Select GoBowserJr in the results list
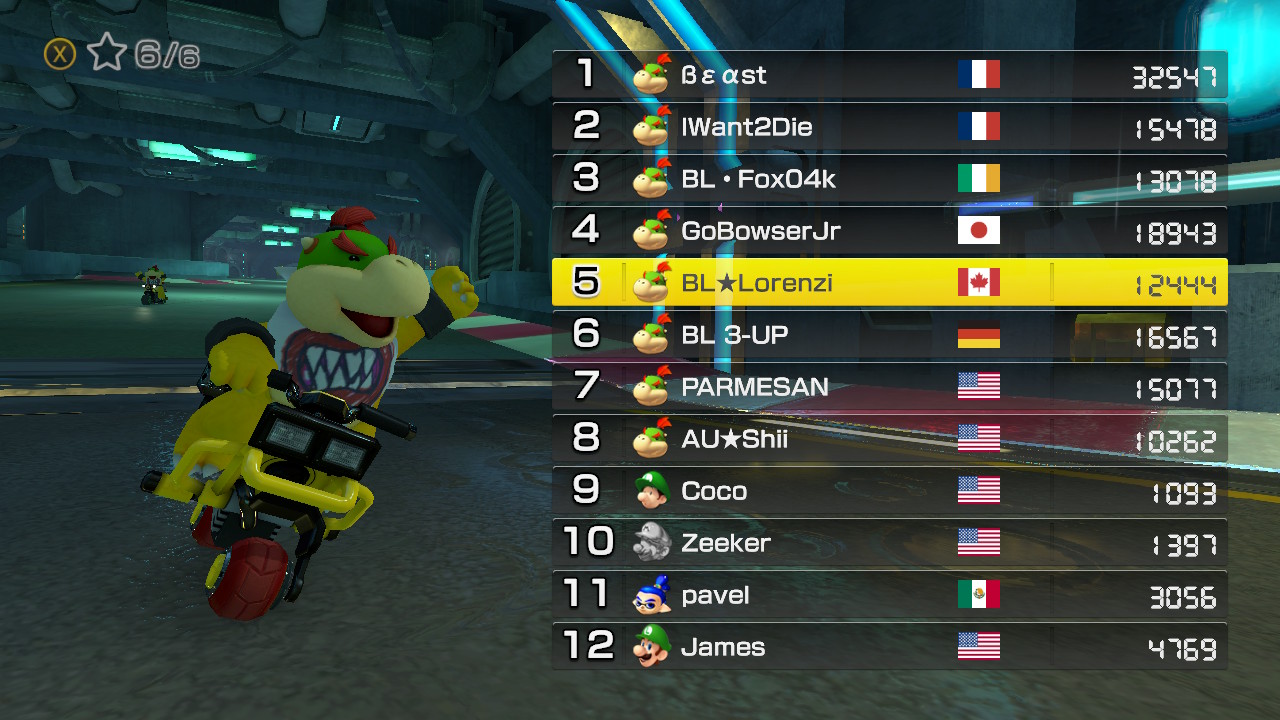The image size is (1280, 720). (889, 231)
